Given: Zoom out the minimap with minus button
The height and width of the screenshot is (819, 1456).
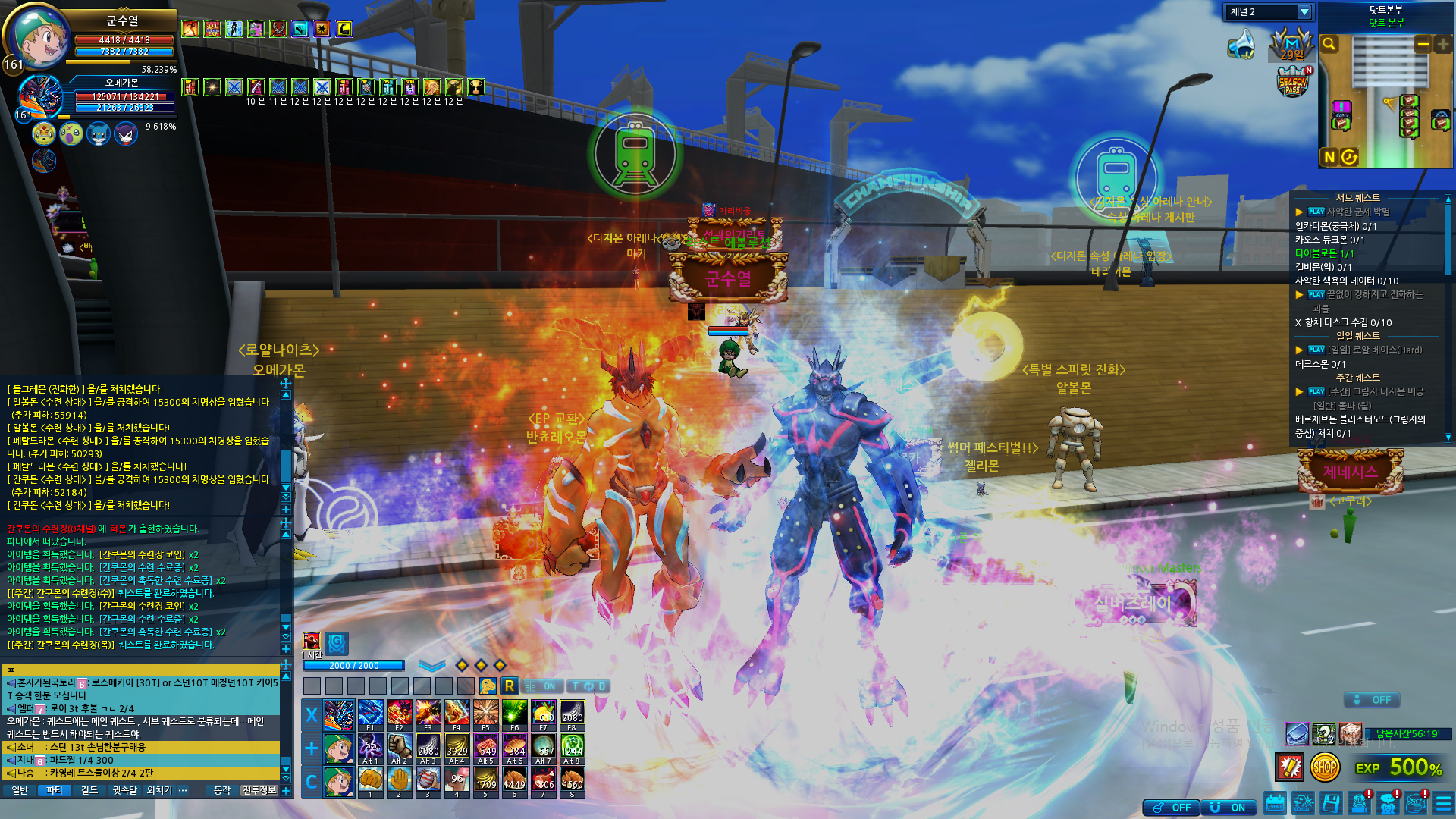Looking at the screenshot, I should click(1423, 44).
